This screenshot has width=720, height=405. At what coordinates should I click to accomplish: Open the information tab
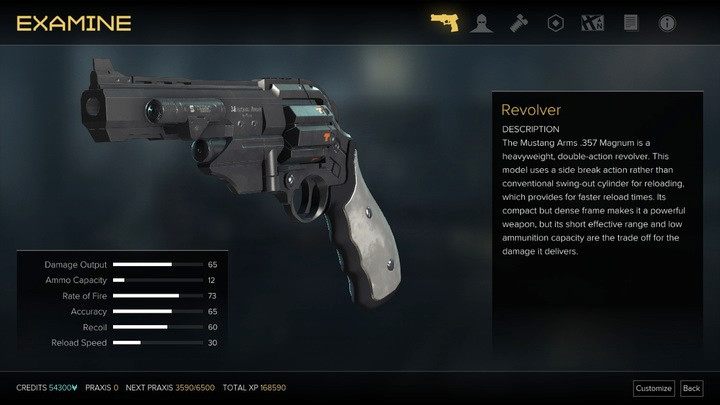[667, 22]
